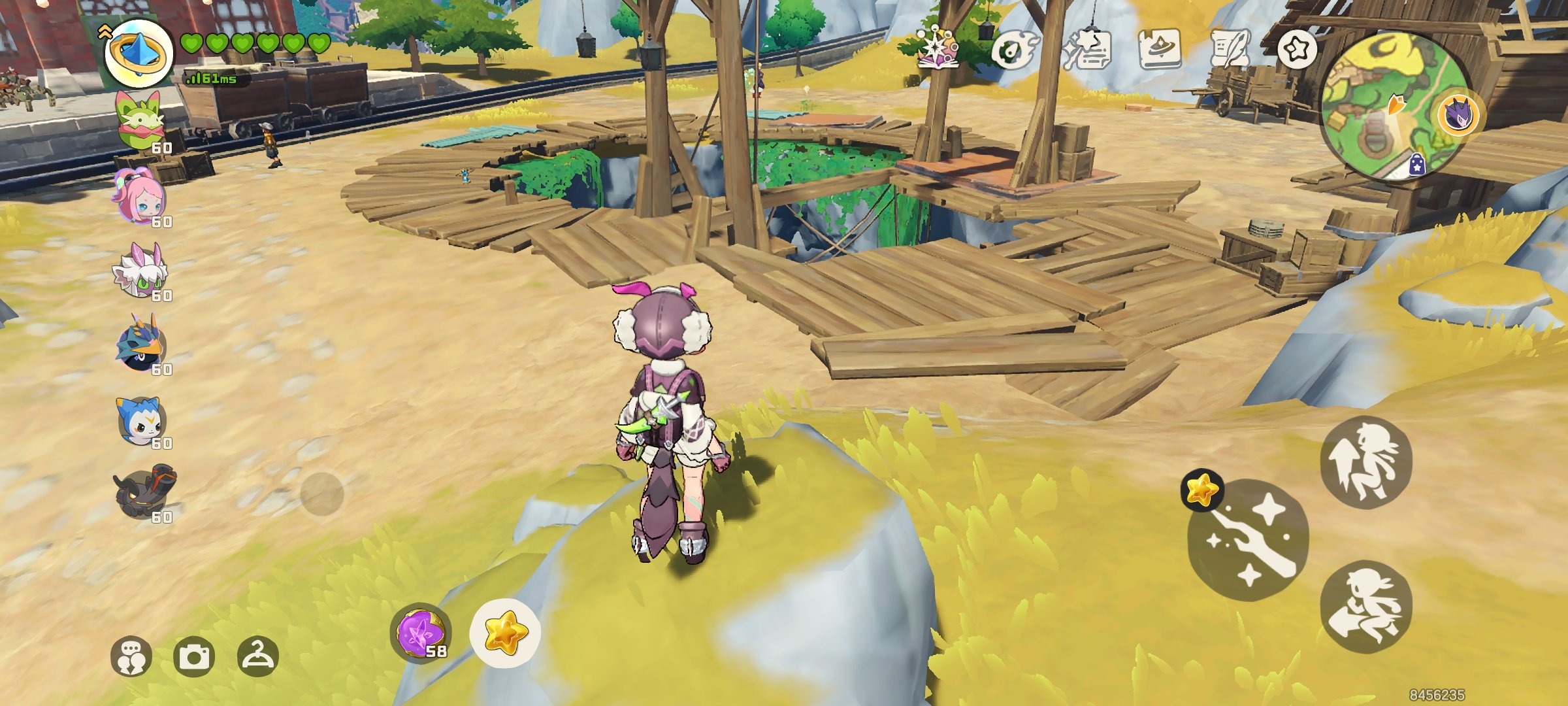
Task: Open the wardrobe hanger button
Action: point(257,656)
